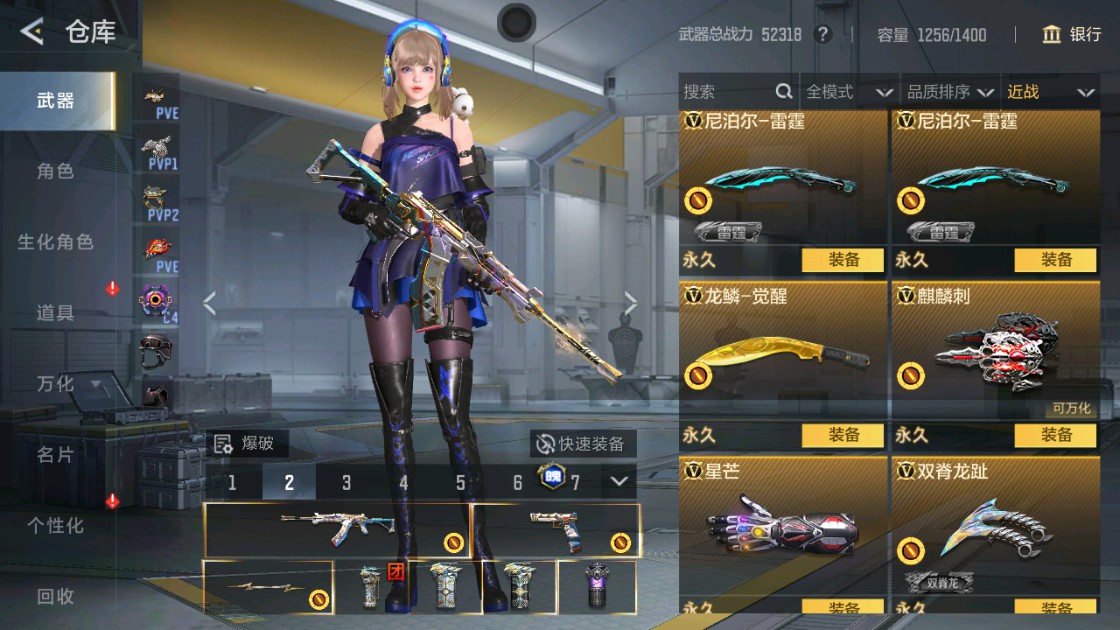Select loadout slot 3

(346, 482)
